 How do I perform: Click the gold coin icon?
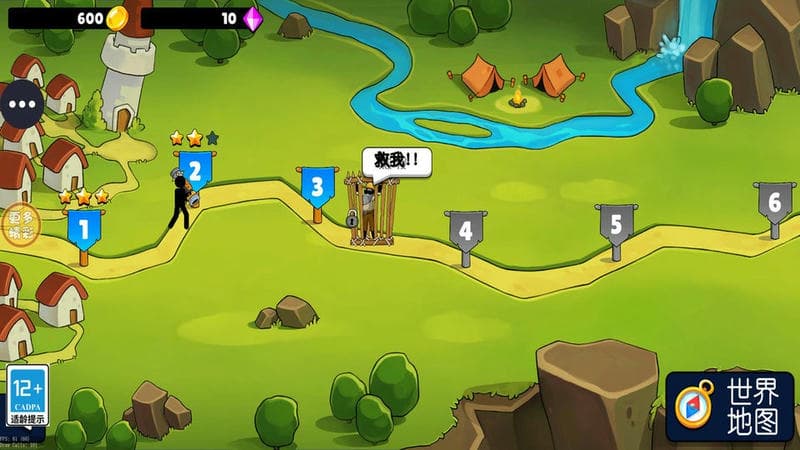(118, 17)
